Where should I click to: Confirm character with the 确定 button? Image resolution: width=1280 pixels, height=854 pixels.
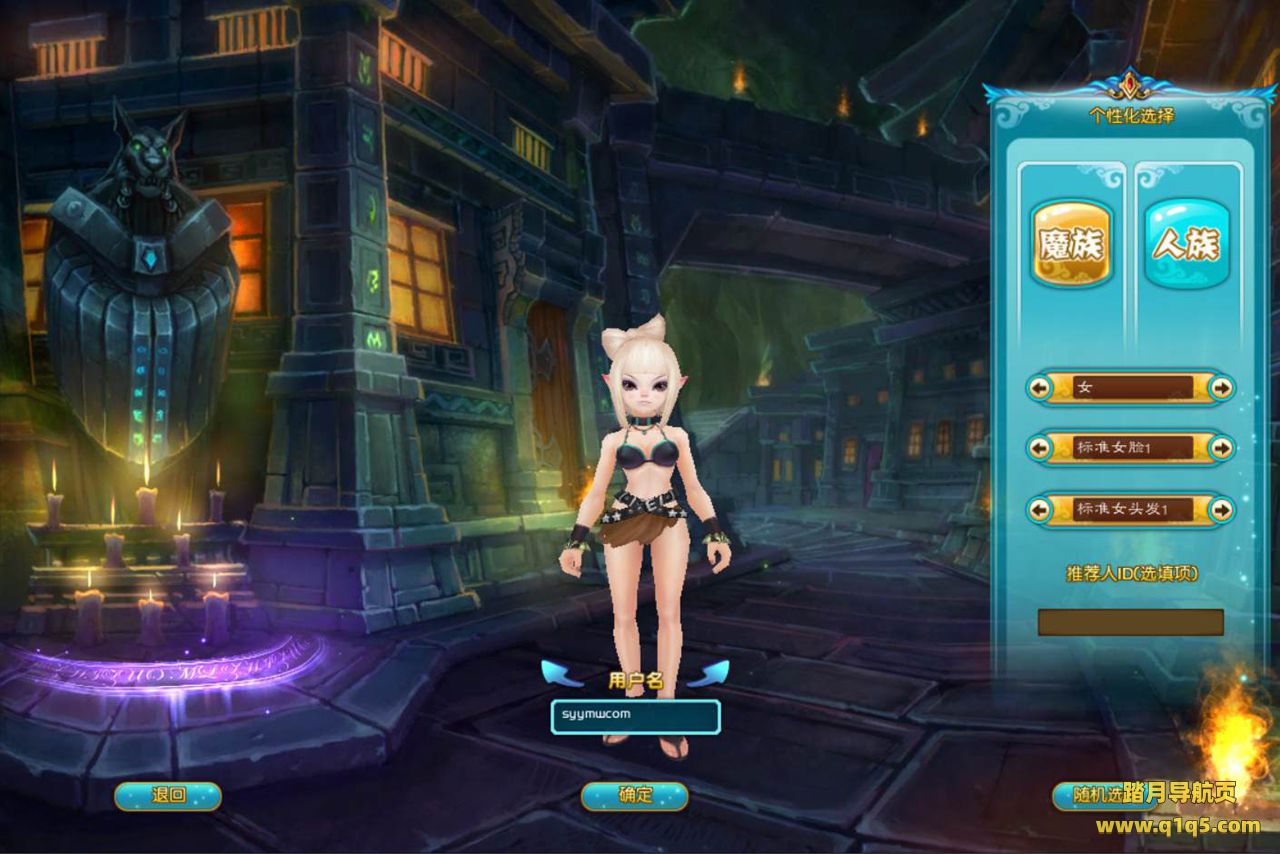coord(635,796)
